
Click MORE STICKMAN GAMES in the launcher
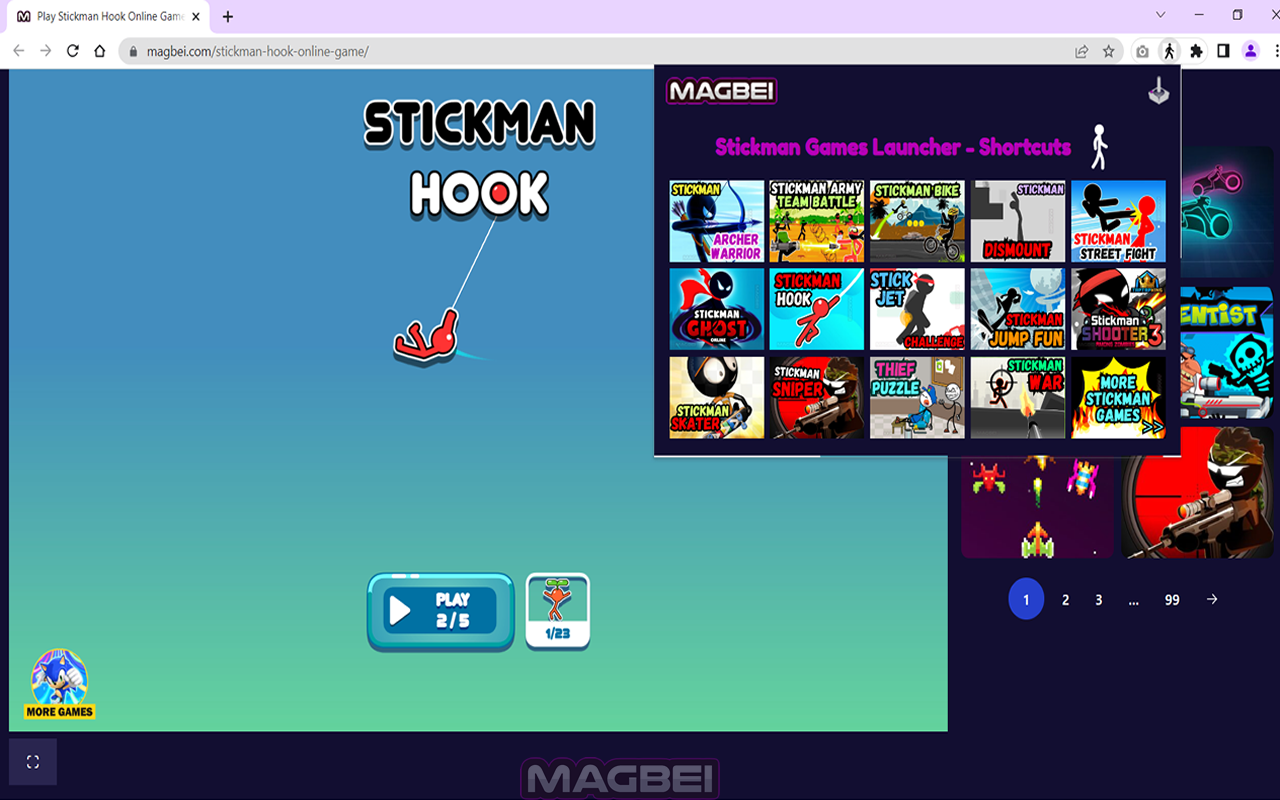(1118, 397)
